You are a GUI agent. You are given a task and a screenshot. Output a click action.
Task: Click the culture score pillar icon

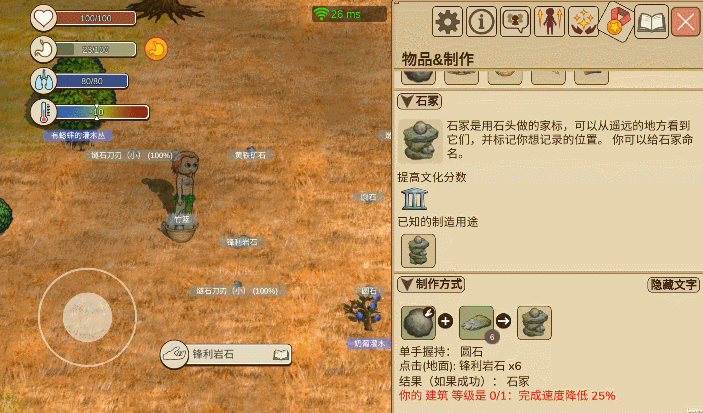point(413,198)
